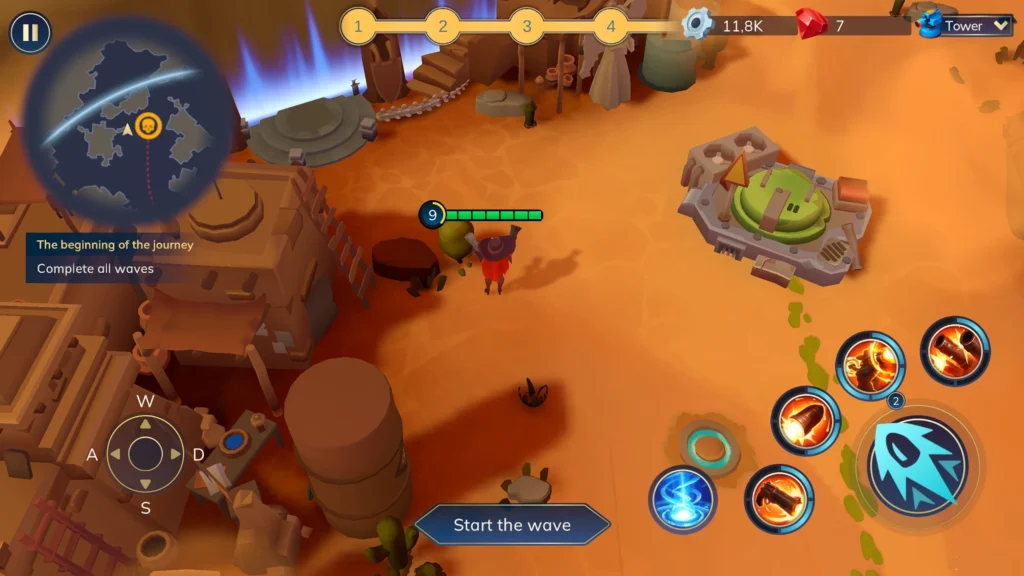Screen dimensions: 1024x576
Task: Open the 'Complete all waves' quest tracker
Action: click(x=95, y=268)
